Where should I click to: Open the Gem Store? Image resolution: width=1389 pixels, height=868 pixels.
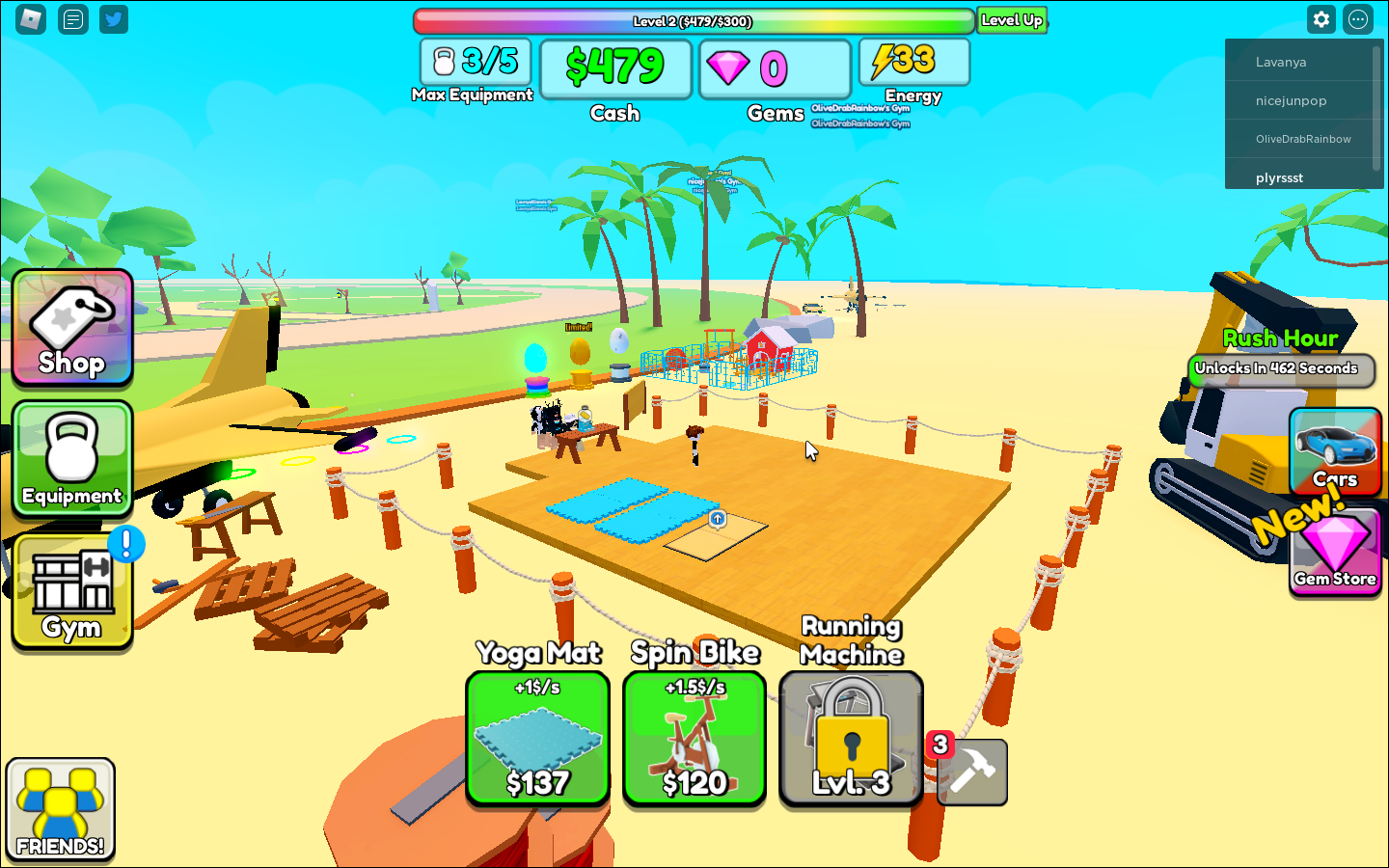tap(1335, 552)
